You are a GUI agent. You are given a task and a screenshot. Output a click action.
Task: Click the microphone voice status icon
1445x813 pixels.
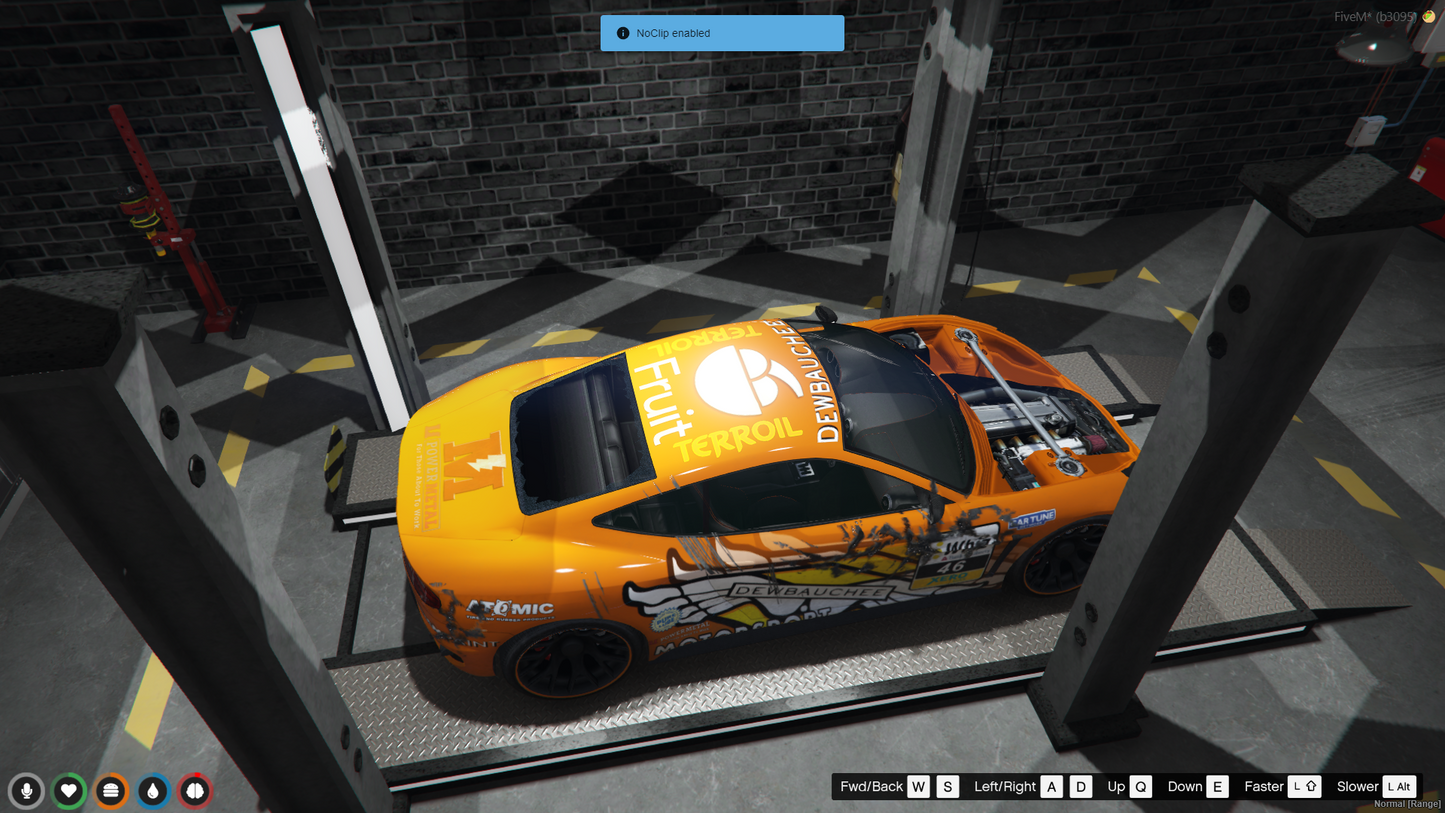(x=27, y=791)
